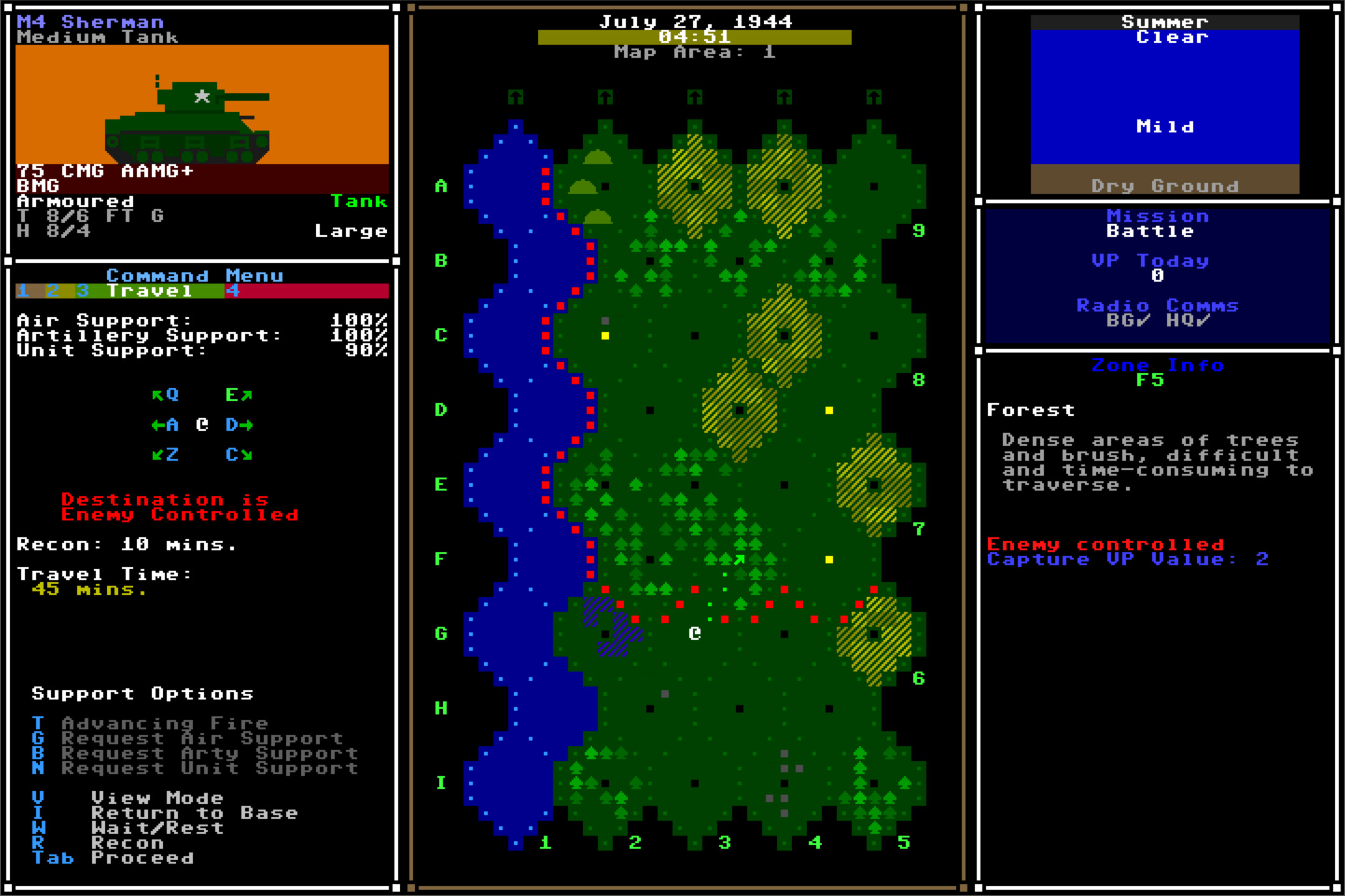Enable the Advancing Fire support option
The height and width of the screenshot is (896, 1345).
click(x=163, y=723)
